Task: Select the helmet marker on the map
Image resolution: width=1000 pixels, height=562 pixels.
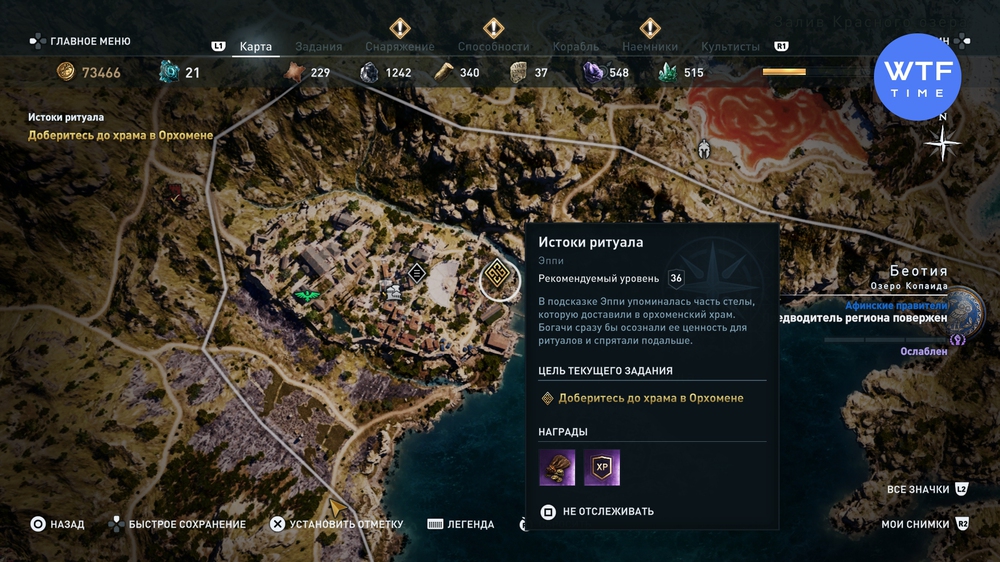Action: [704, 148]
